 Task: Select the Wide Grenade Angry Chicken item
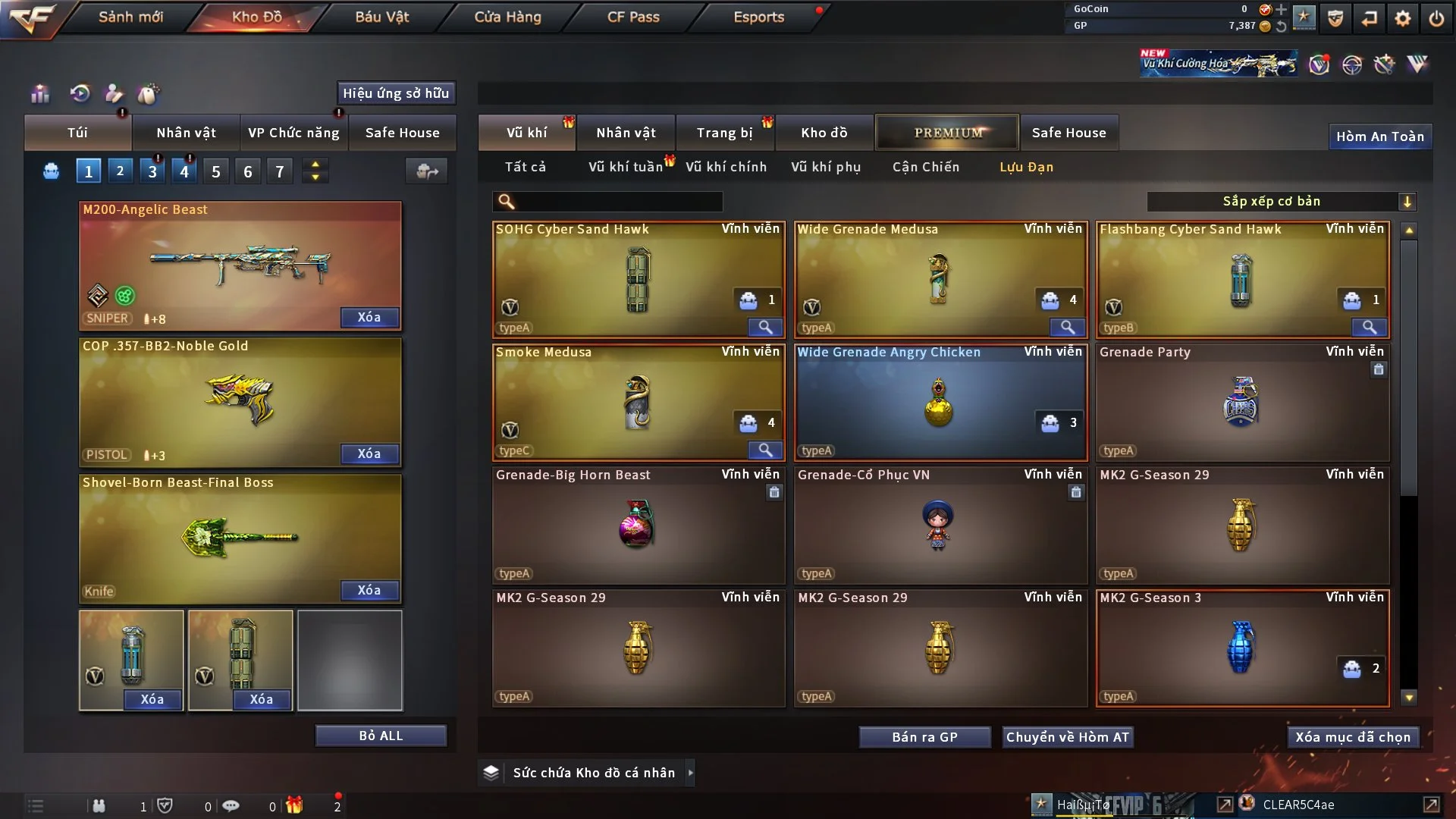tap(940, 402)
